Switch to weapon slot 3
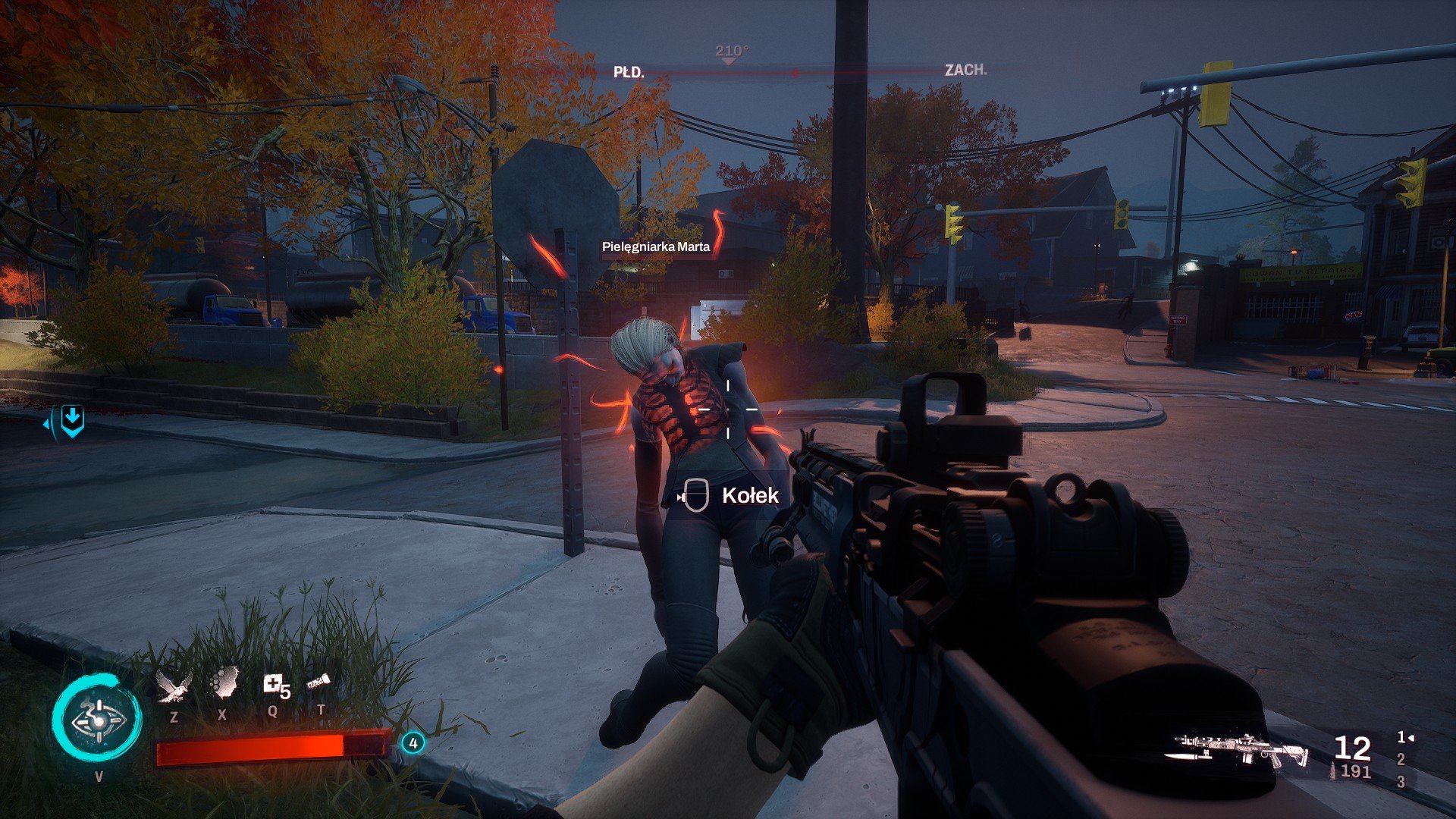This screenshot has width=1456, height=819. pos(1401,781)
